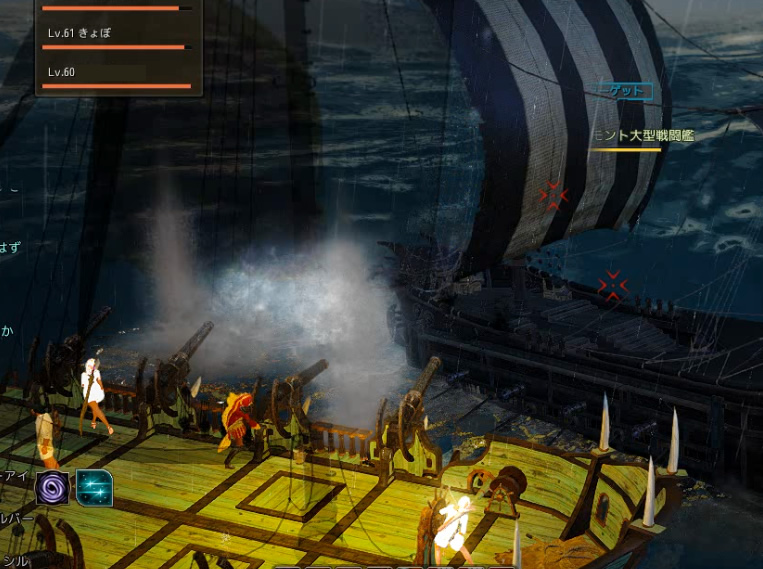763x569 pixels.
Task: Click the ターゲット target tag
Action: click(625, 91)
